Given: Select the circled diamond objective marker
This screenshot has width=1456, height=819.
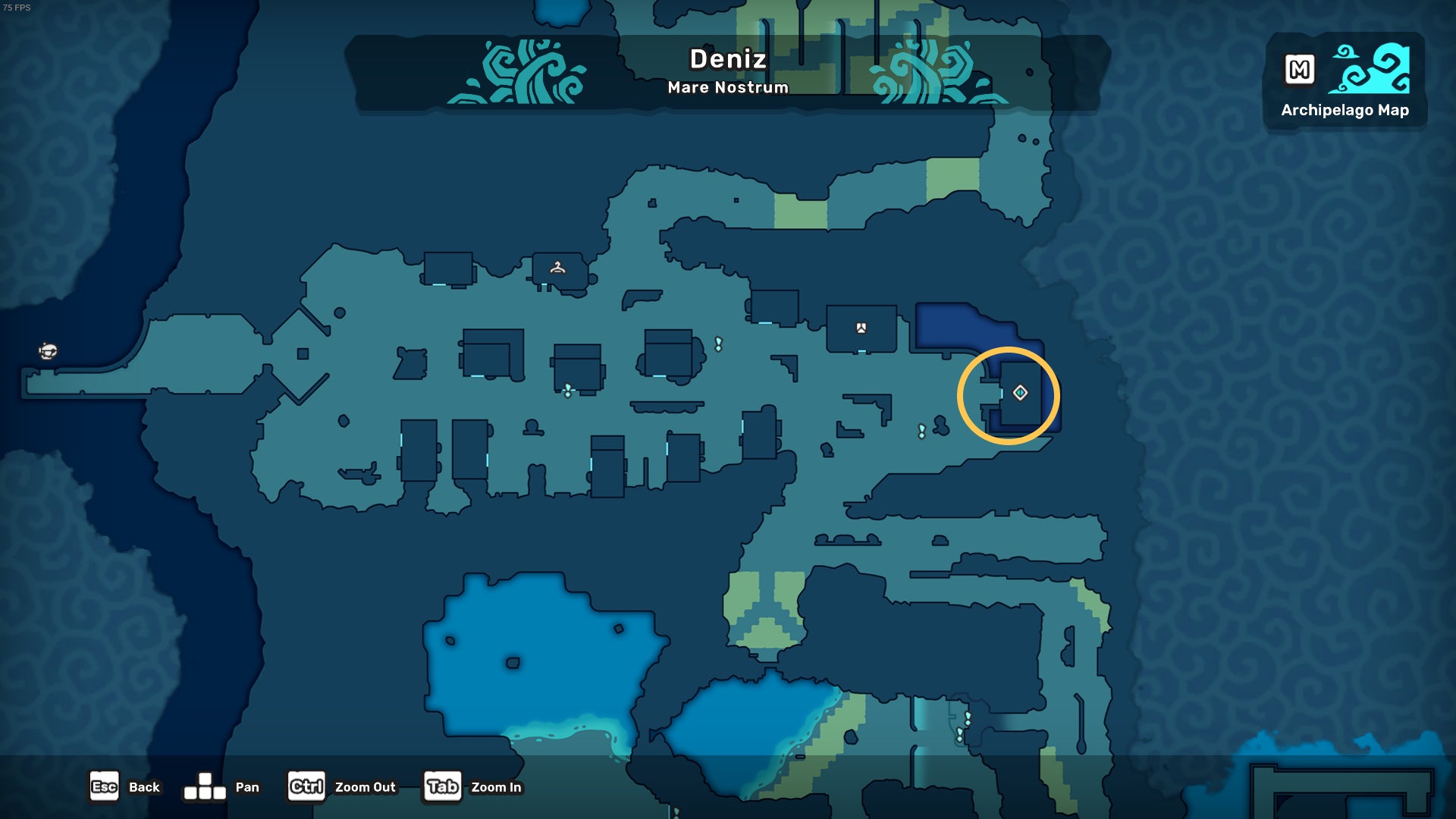Looking at the screenshot, I should (1020, 391).
